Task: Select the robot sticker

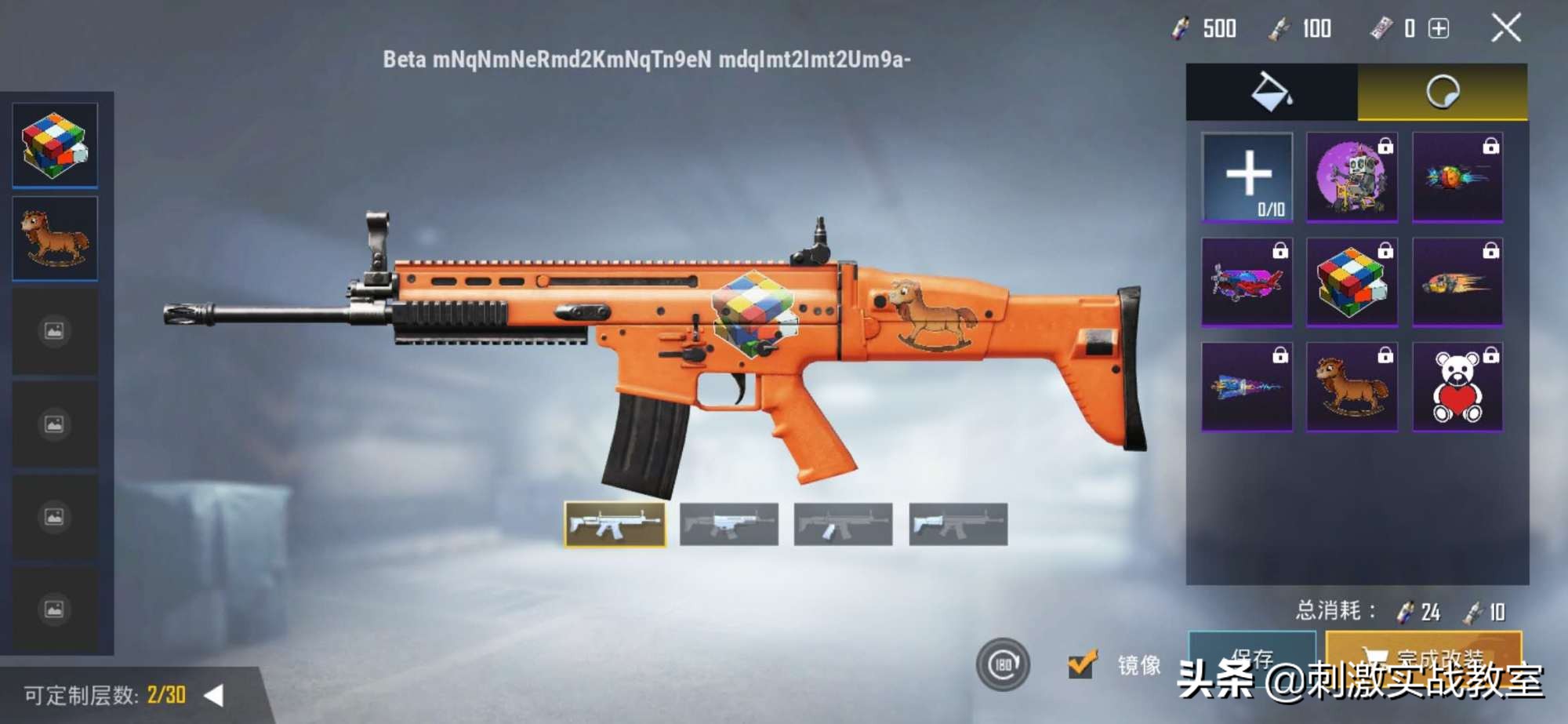Action: tap(1352, 176)
